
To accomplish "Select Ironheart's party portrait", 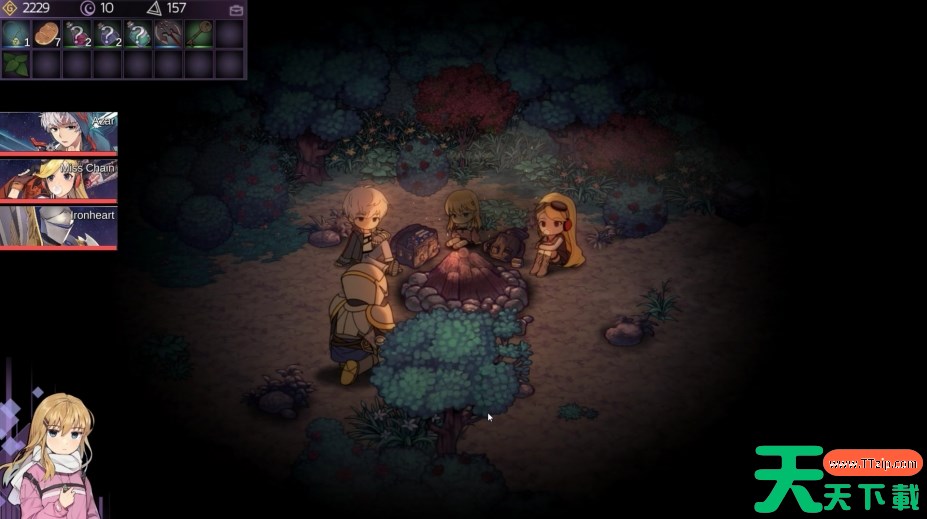I will [x=59, y=227].
